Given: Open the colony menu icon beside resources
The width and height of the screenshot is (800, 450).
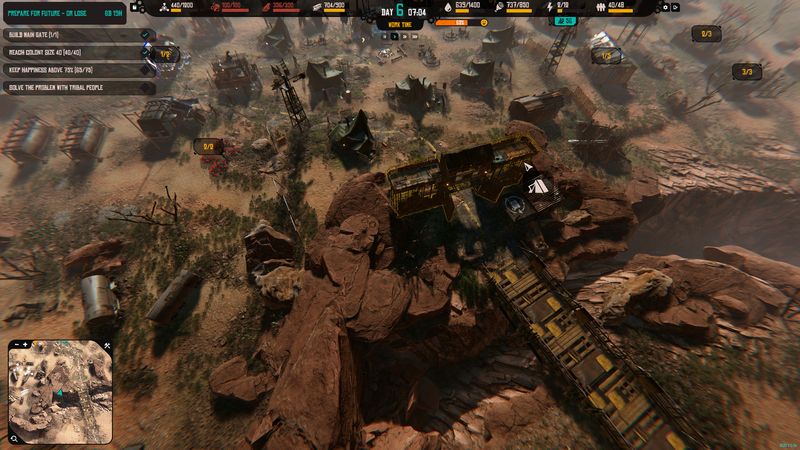Looking at the screenshot, I should click(x=136, y=7).
